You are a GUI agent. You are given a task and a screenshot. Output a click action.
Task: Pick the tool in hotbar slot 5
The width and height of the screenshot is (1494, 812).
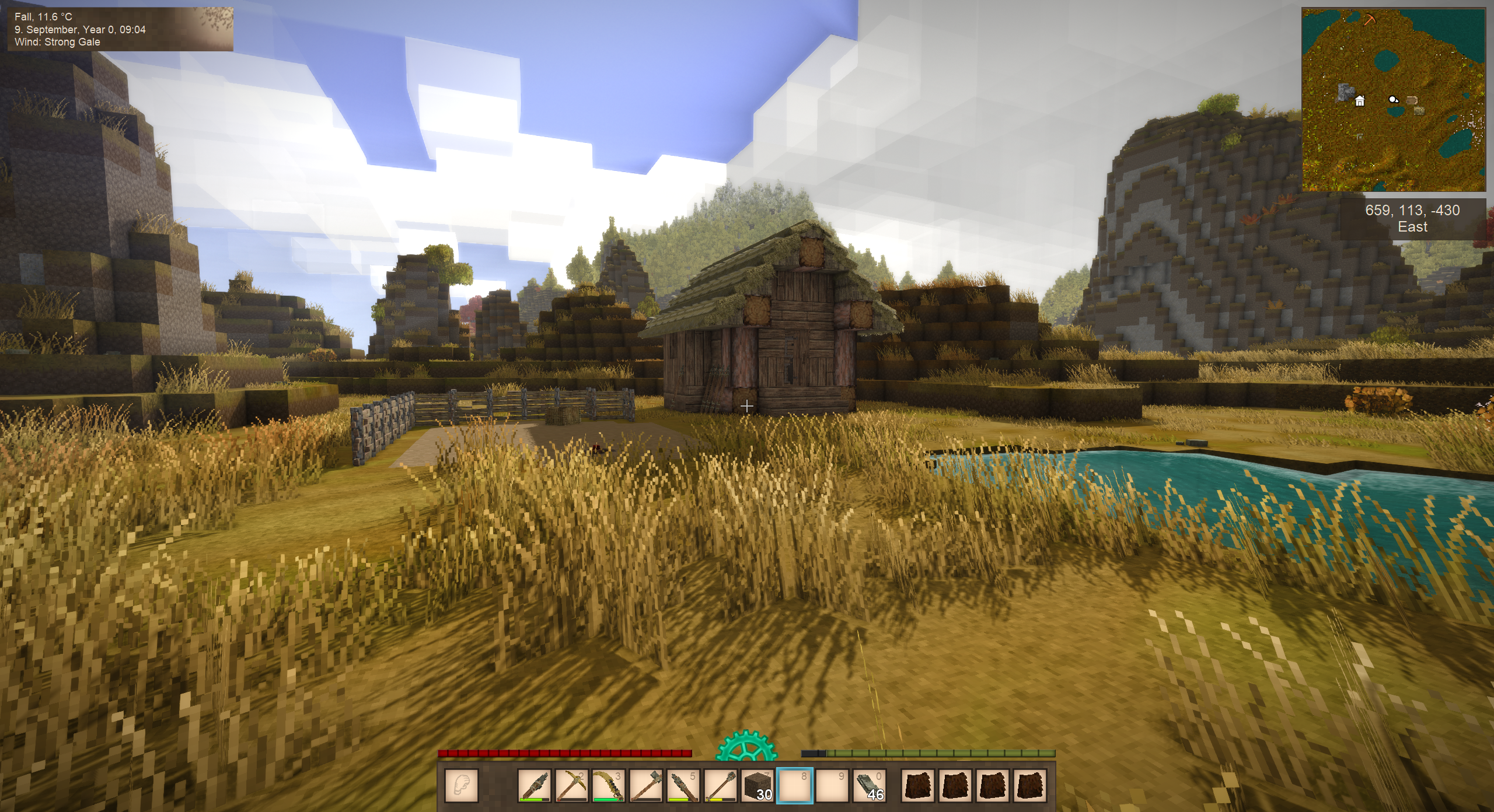click(x=682, y=785)
